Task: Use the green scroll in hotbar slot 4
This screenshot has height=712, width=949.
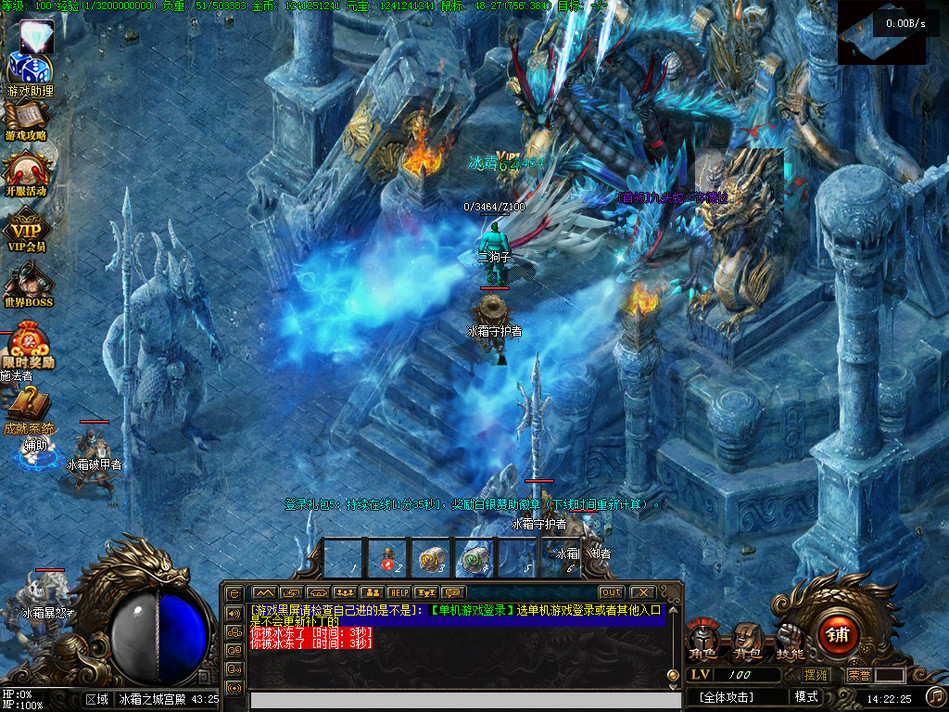Action: 475,558
